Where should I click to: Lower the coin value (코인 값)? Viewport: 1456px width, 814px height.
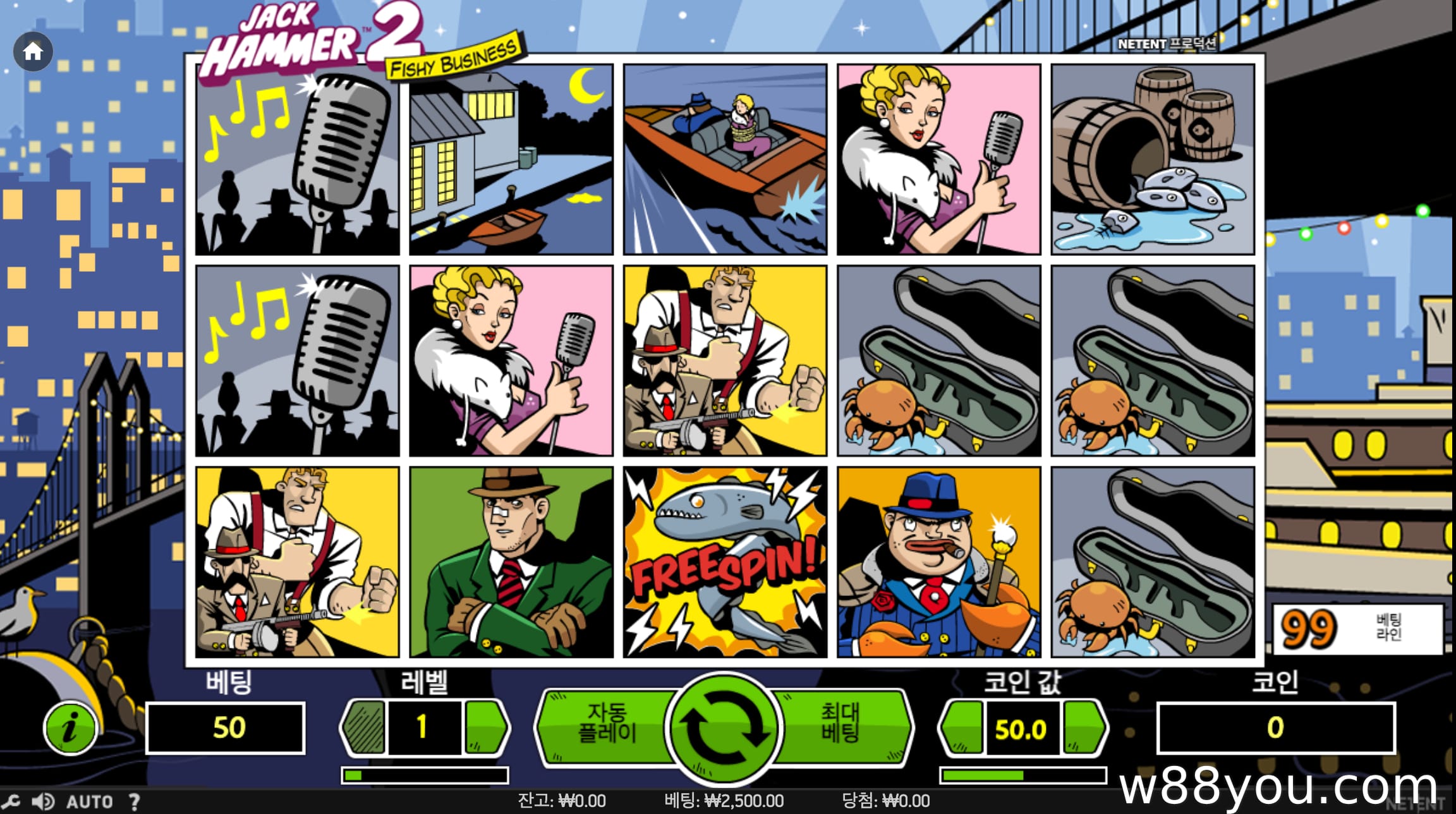(962, 727)
